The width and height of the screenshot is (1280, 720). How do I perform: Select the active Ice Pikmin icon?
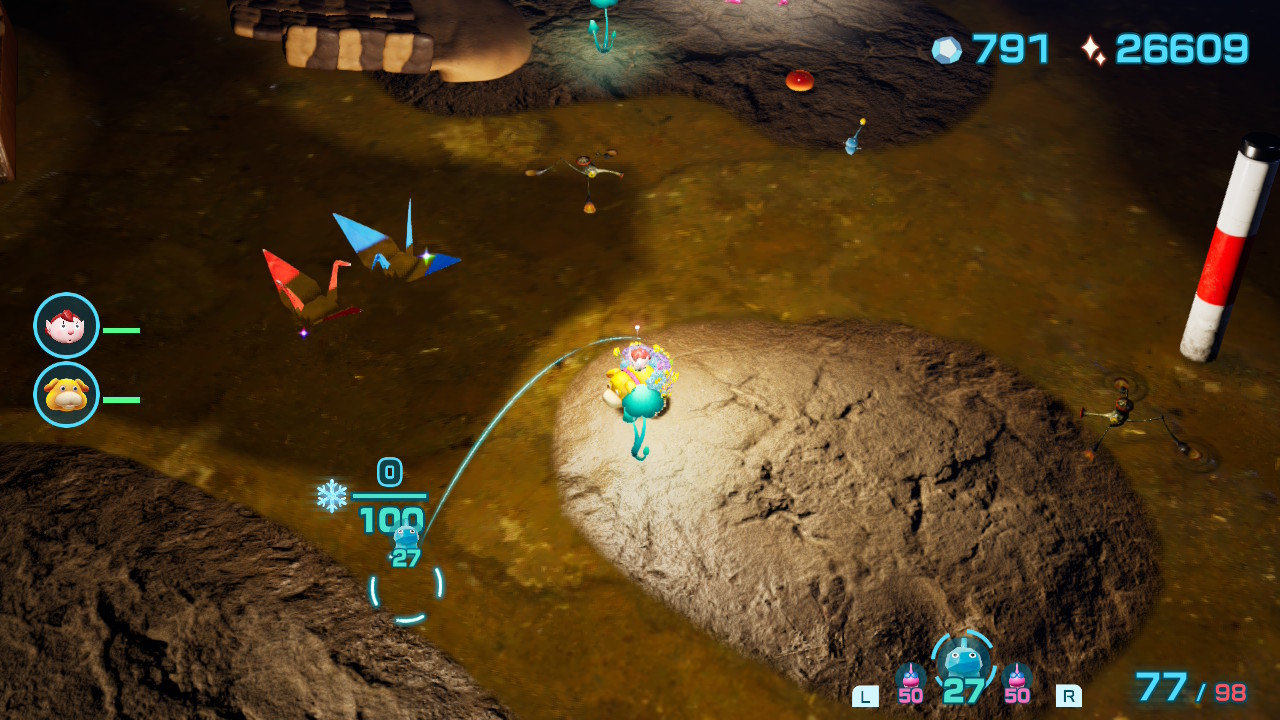963,661
